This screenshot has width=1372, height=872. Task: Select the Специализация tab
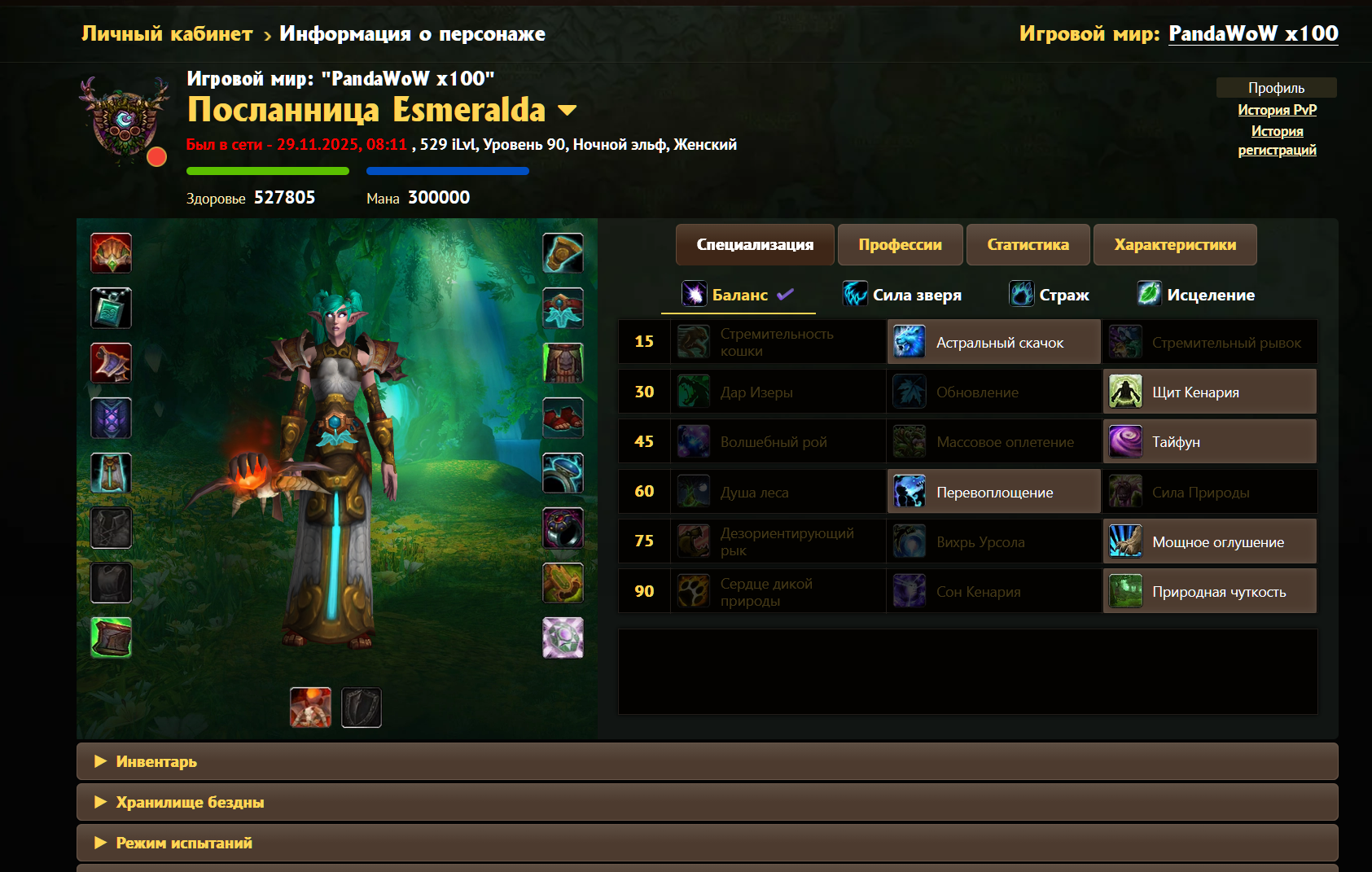pyautogui.click(x=755, y=245)
